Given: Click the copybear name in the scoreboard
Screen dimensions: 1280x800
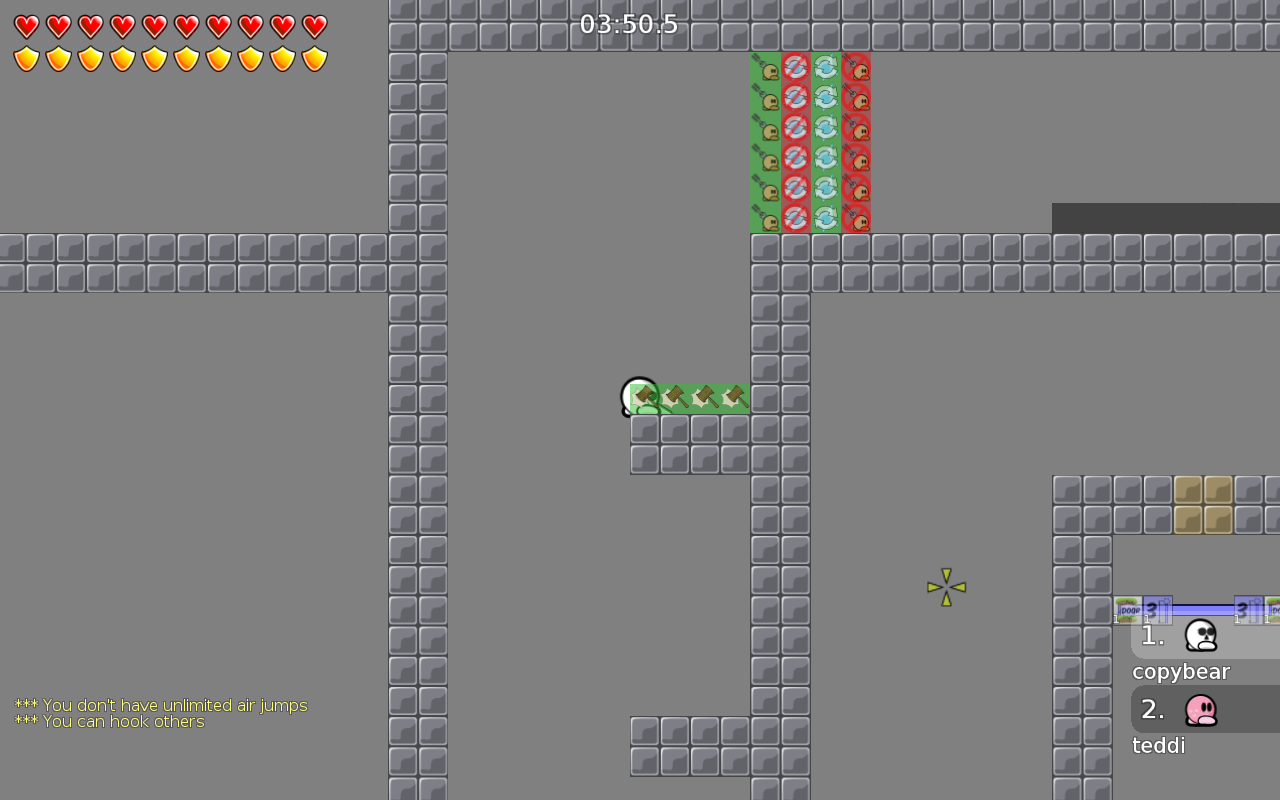Looking at the screenshot, I should click(1180, 671).
